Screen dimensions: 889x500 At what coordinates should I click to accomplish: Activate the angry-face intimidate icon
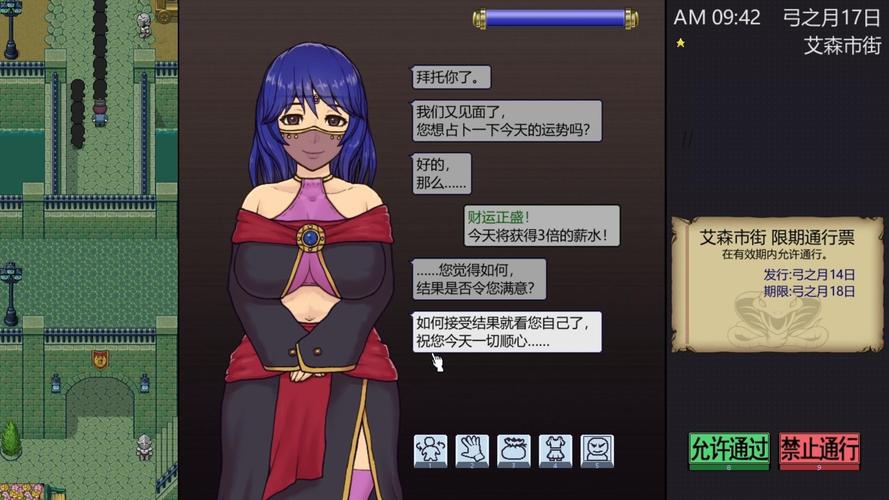(x=596, y=449)
